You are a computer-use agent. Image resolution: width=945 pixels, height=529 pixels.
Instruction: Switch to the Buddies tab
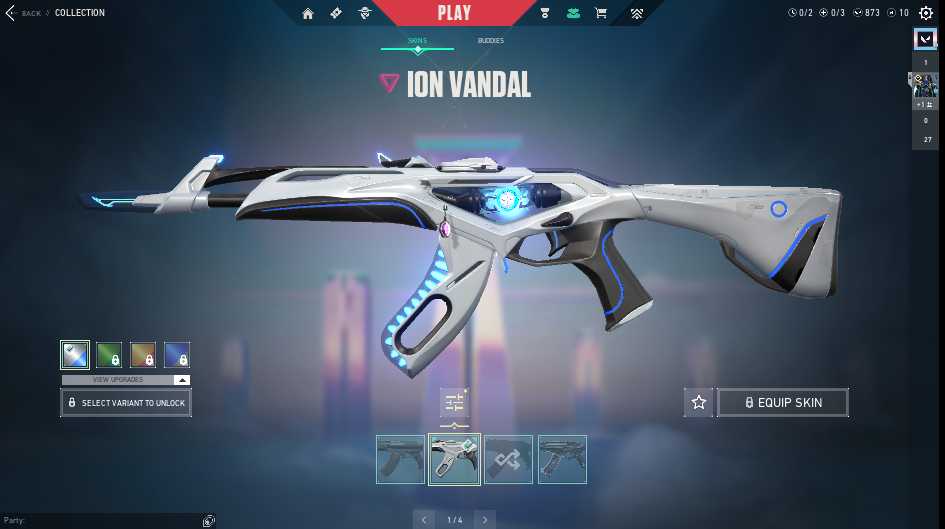point(490,41)
